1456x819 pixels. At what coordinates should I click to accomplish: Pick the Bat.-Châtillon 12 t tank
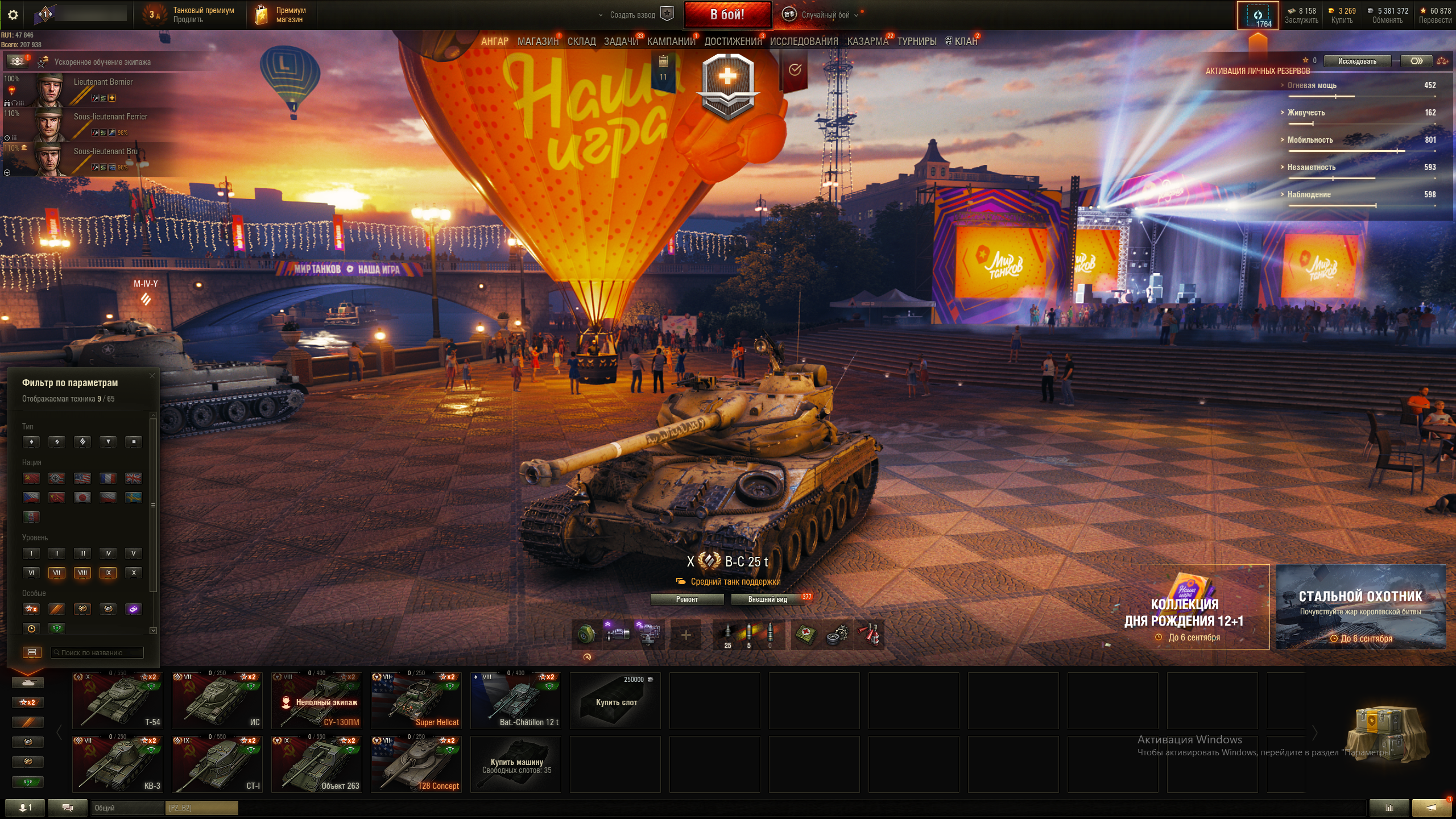point(515,700)
